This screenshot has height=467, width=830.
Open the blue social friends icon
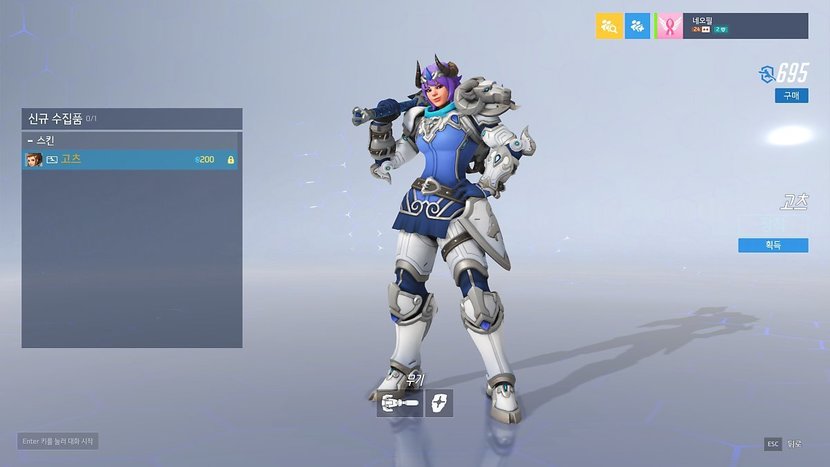click(x=638, y=26)
